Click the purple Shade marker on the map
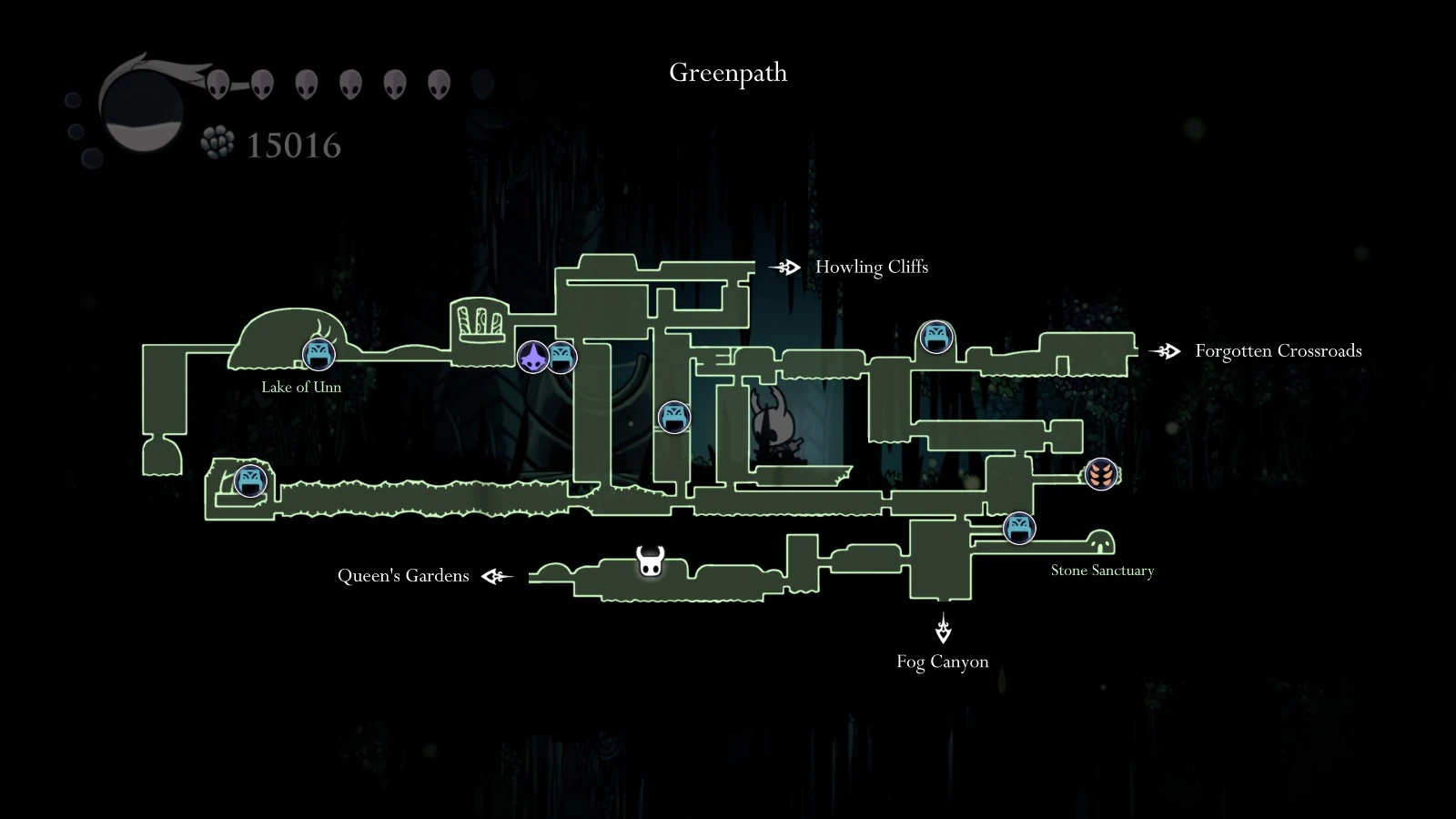This screenshot has width=1456, height=819. click(x=532, y=358)
